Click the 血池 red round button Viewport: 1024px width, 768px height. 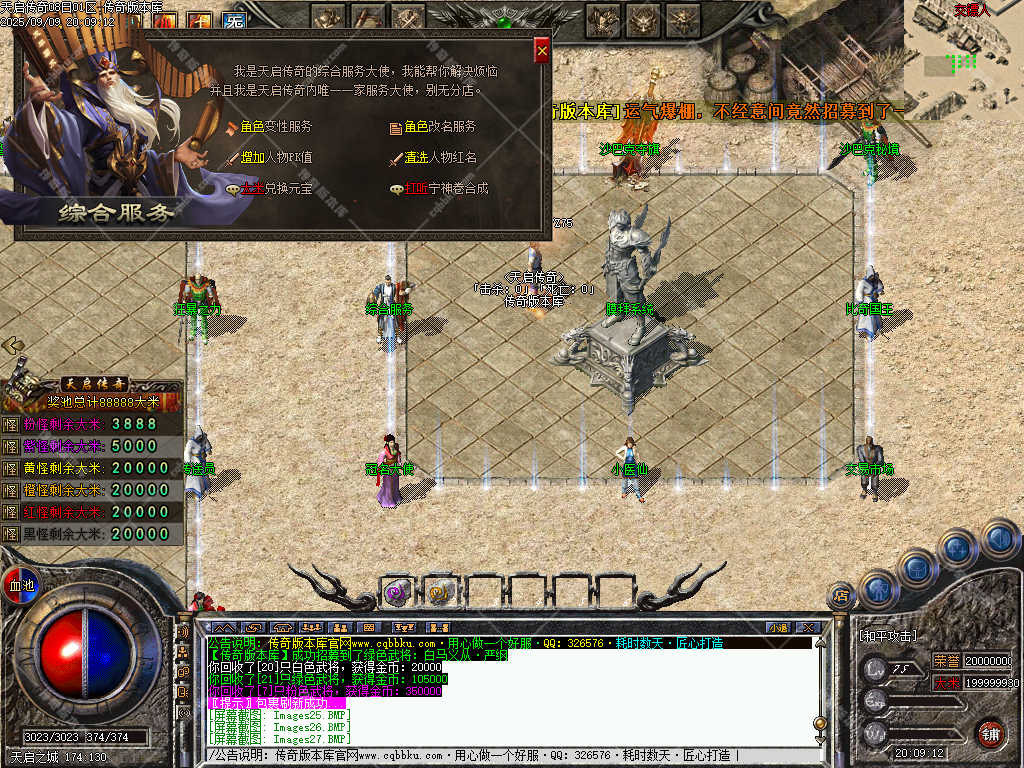click(20, 585)
